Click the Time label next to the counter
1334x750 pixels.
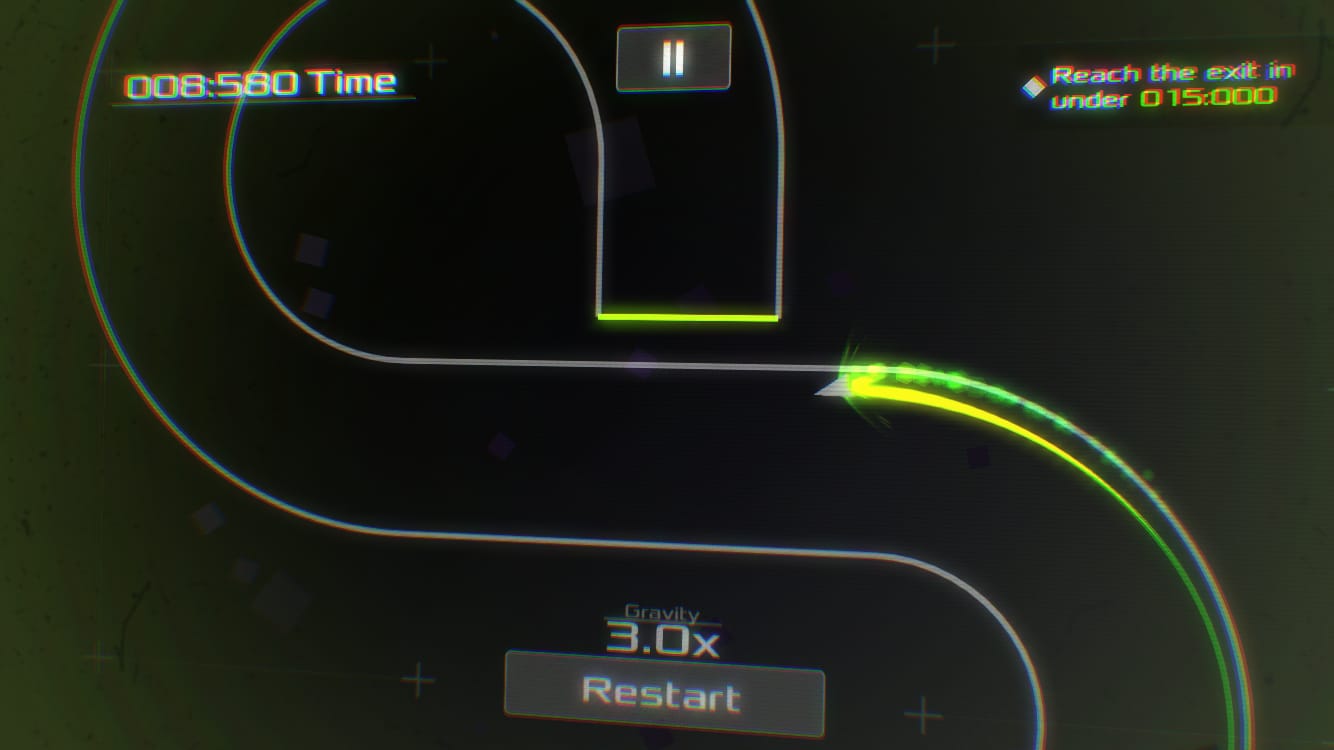coord(352,81)
